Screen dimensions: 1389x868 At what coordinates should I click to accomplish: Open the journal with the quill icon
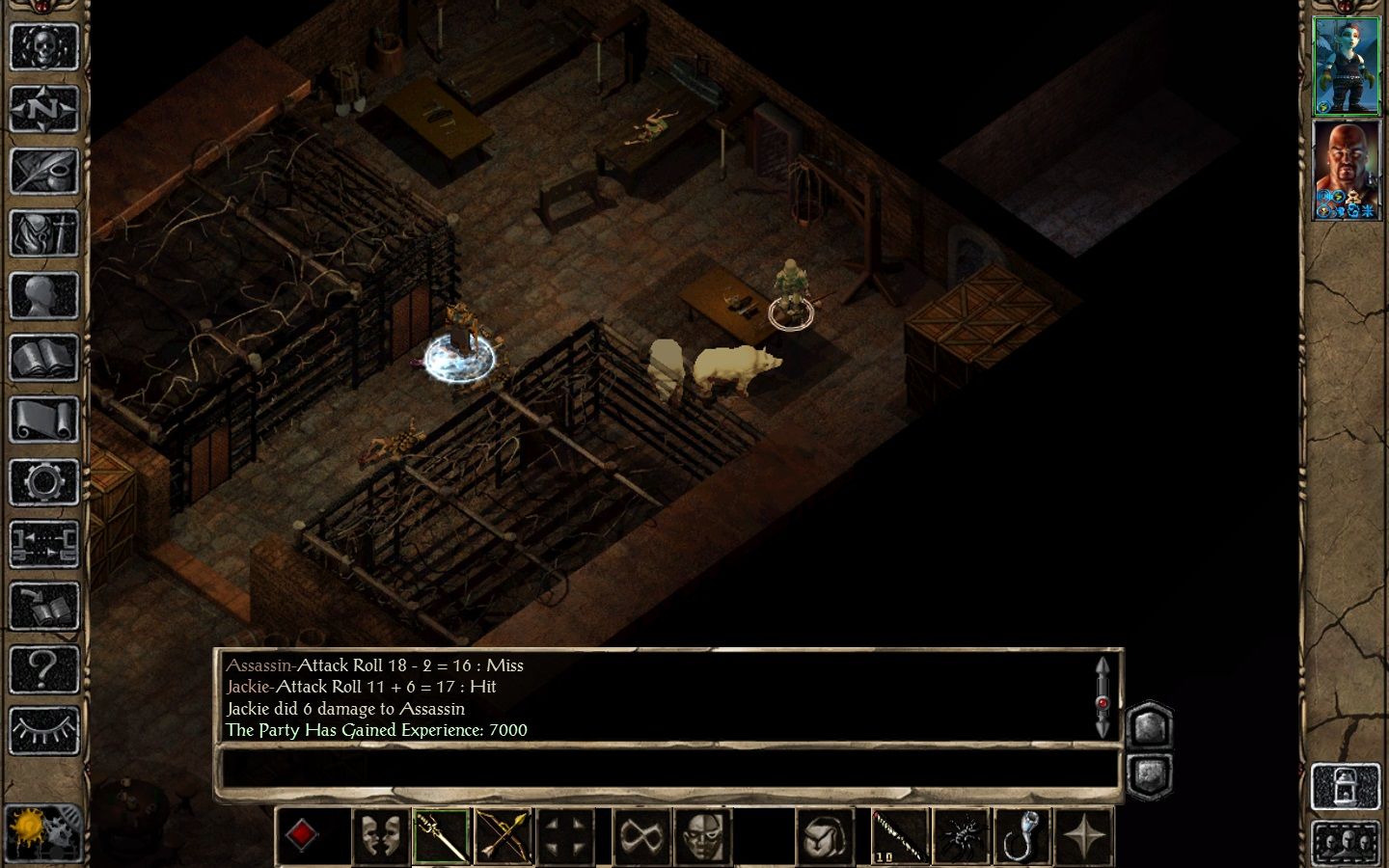pos(43,171)
